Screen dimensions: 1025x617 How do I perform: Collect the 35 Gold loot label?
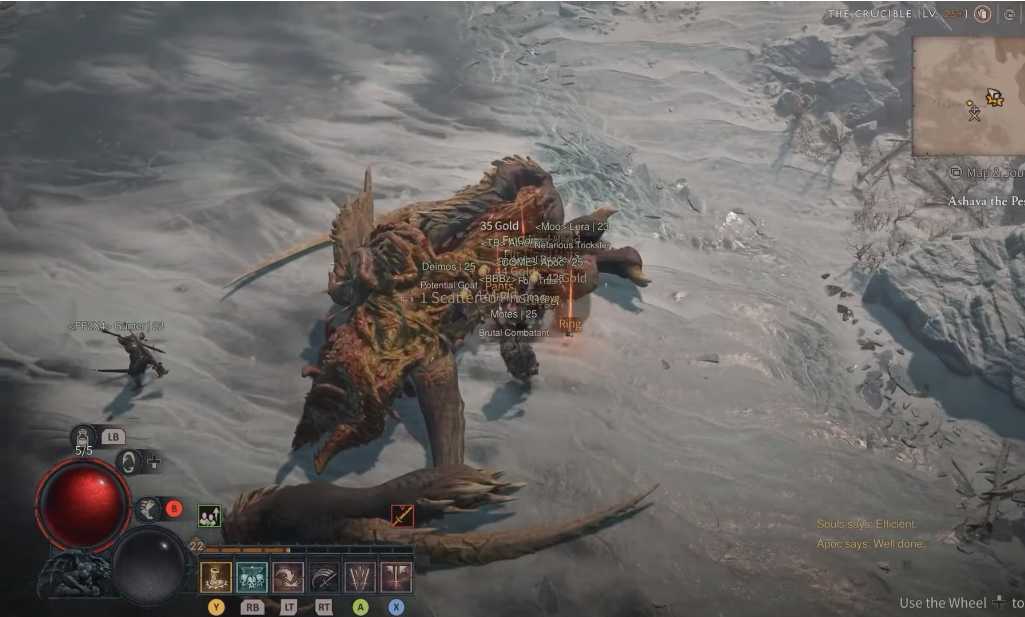point(499,226)
